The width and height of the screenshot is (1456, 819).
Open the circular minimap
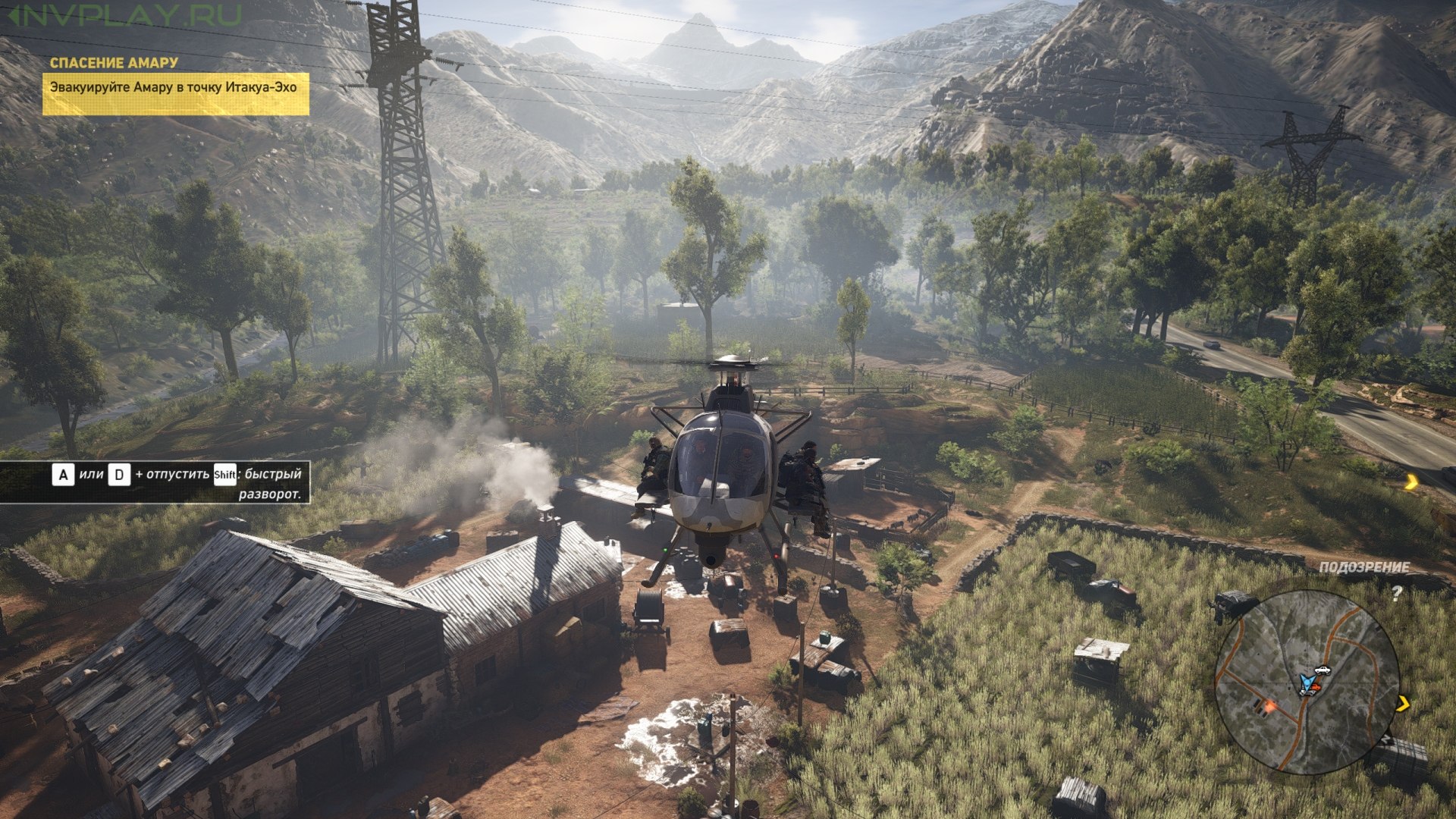tap(1307, 682)
